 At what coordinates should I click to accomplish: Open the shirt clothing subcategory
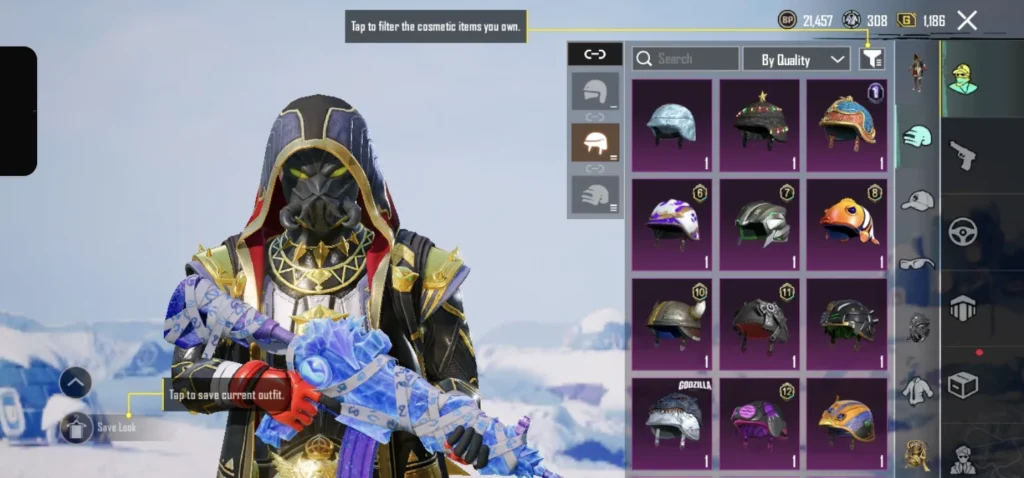point(916,390)
